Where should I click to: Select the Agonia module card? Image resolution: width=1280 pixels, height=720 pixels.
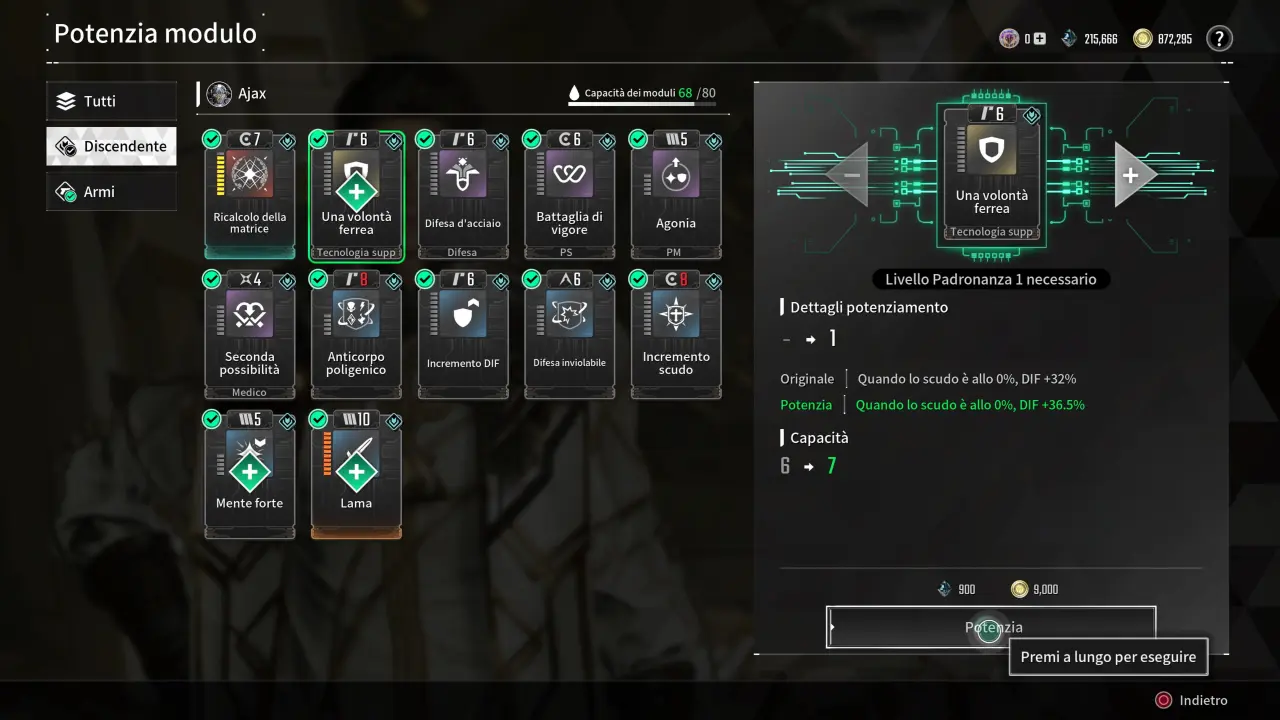click(x=675, y=195)
